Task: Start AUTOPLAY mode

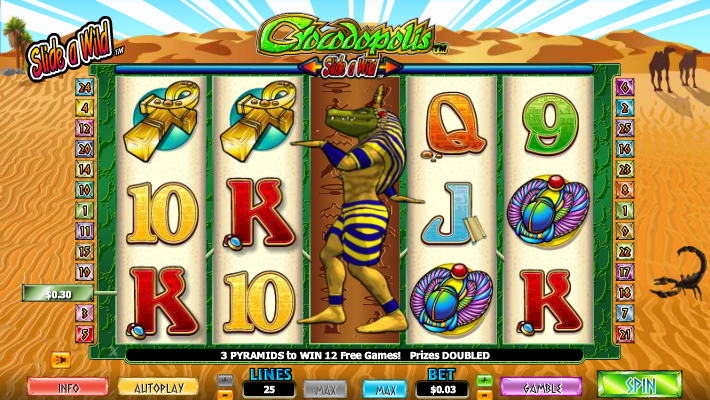Action: (158, 386)
